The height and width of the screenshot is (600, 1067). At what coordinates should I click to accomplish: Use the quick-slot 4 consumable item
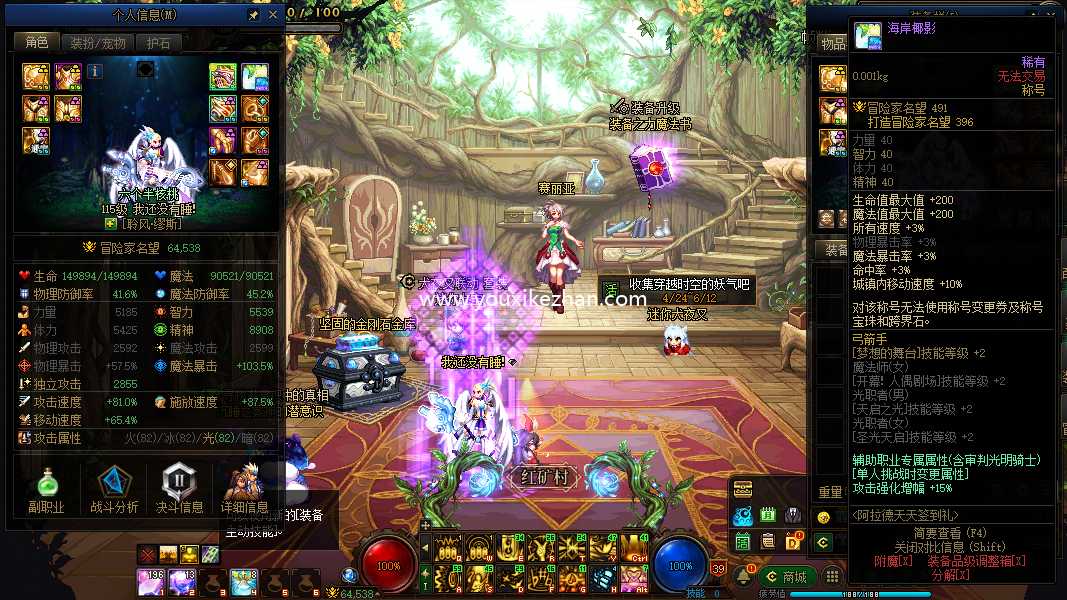click(244, 581)
